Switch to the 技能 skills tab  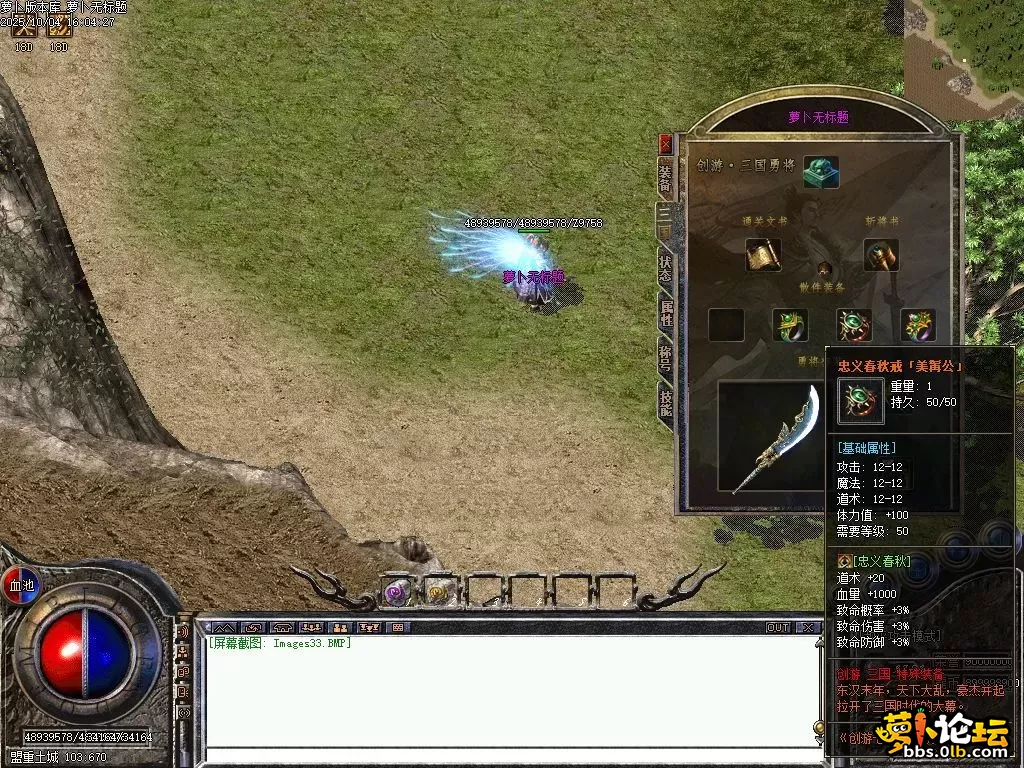pos(666,402)
